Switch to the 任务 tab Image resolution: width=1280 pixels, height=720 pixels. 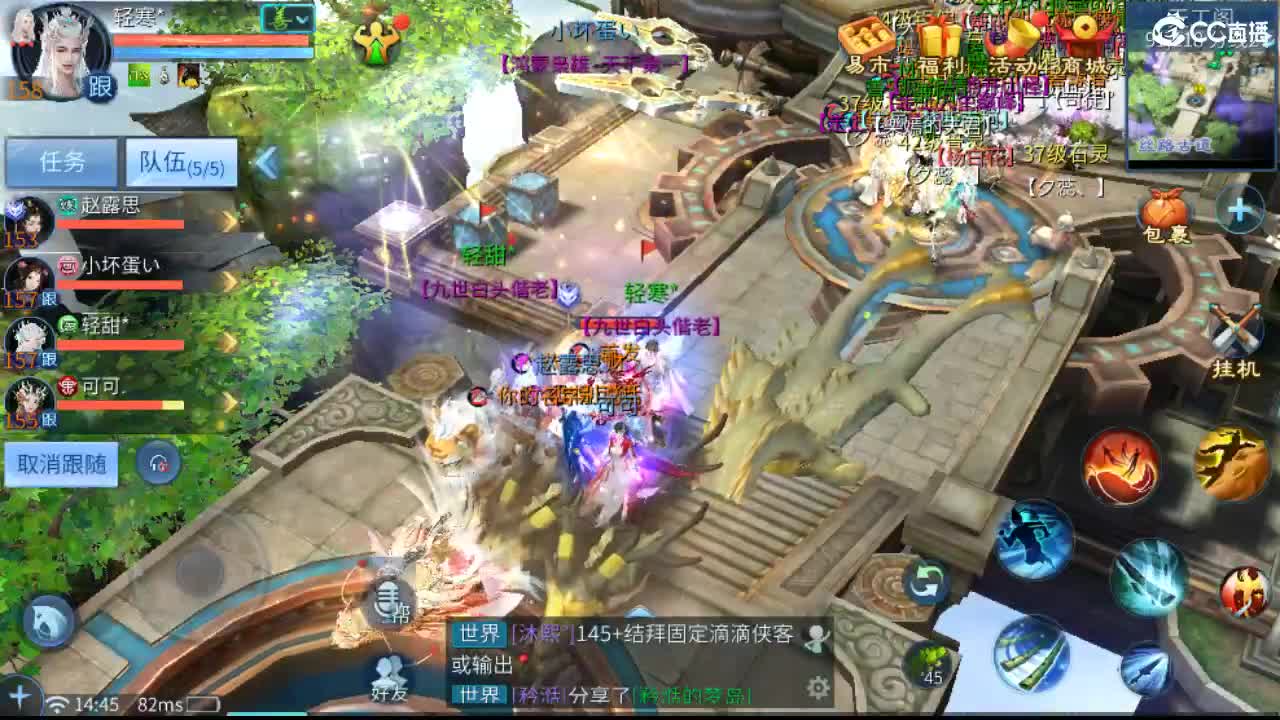[63, 162]
